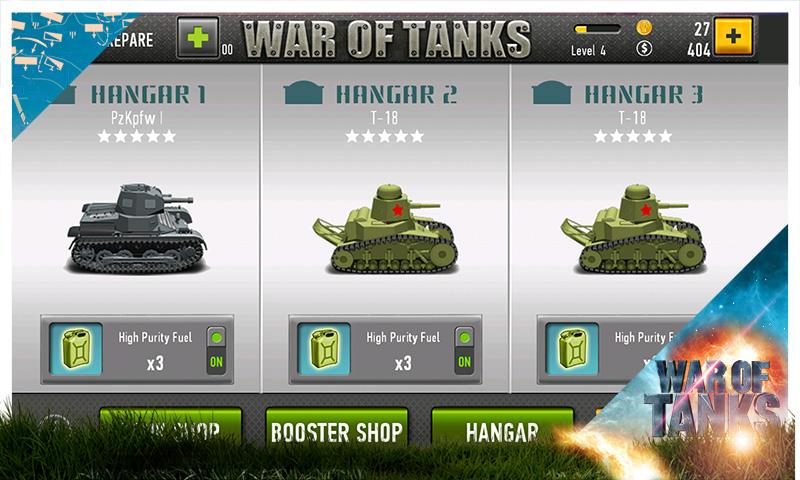This screenshot has width=800, height=480.
Task: Toggle Hangar 1 High Purity Fuel switch
Action: [215, 350]
